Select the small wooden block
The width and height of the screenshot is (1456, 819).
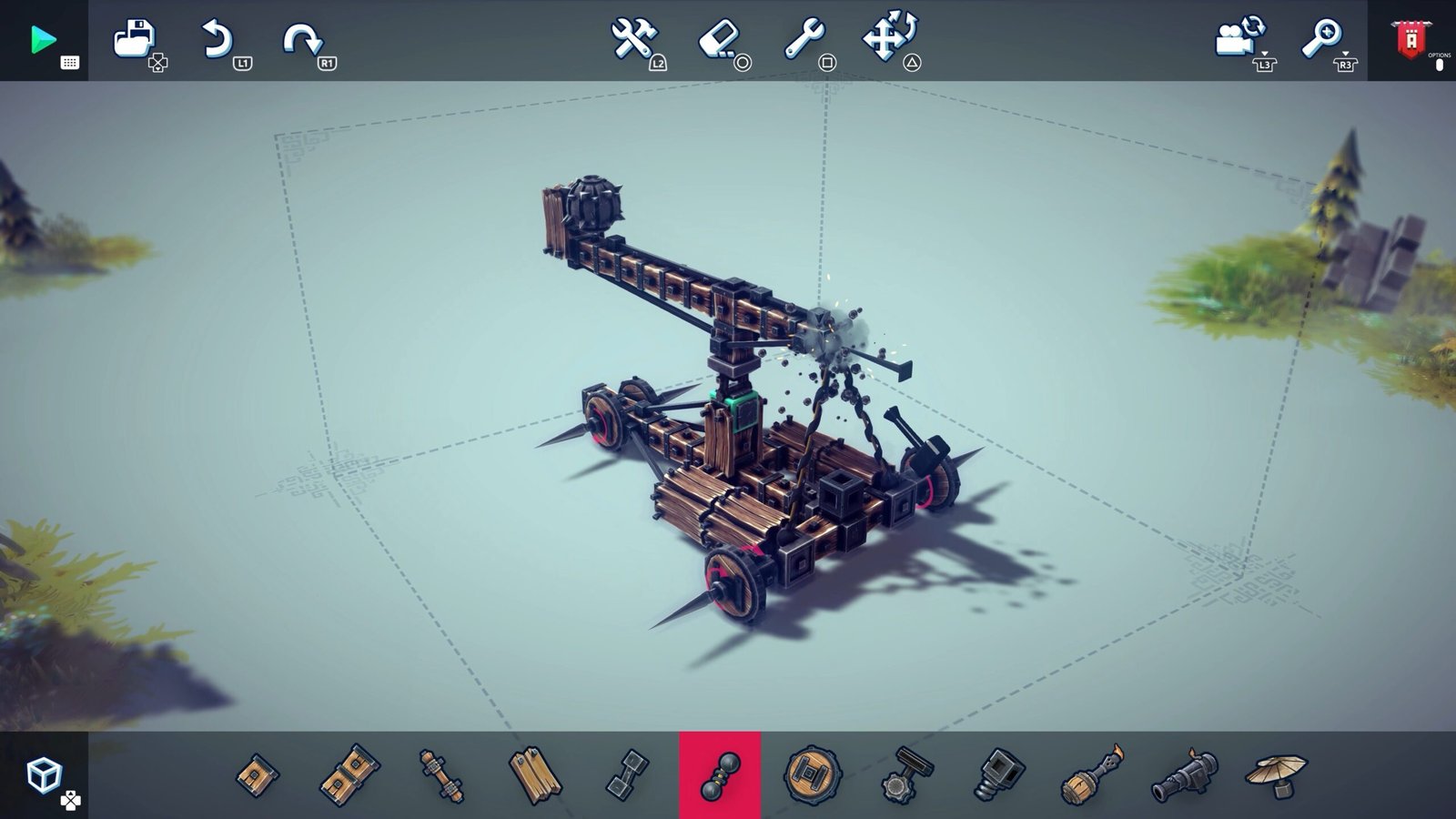[258, 775]
